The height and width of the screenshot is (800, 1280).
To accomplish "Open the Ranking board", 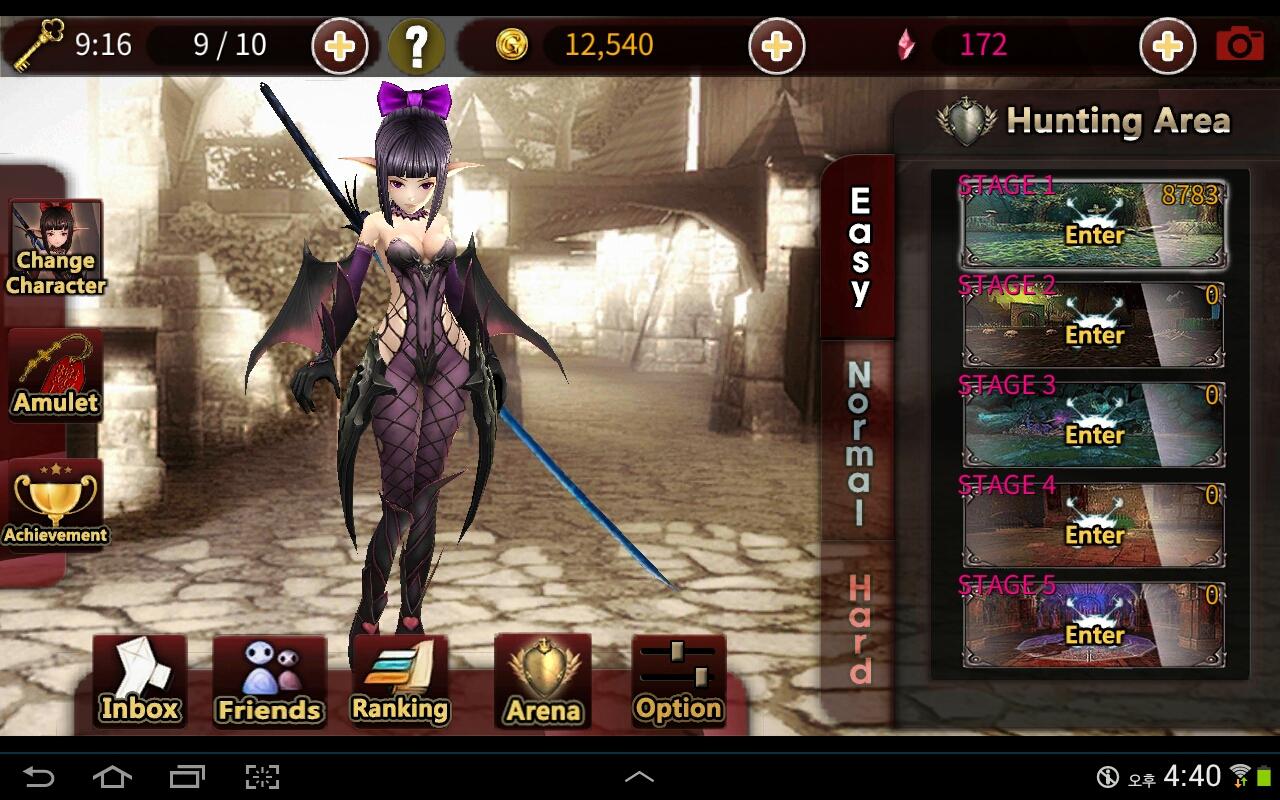I will pyautogui.click(x=400, y=682).
